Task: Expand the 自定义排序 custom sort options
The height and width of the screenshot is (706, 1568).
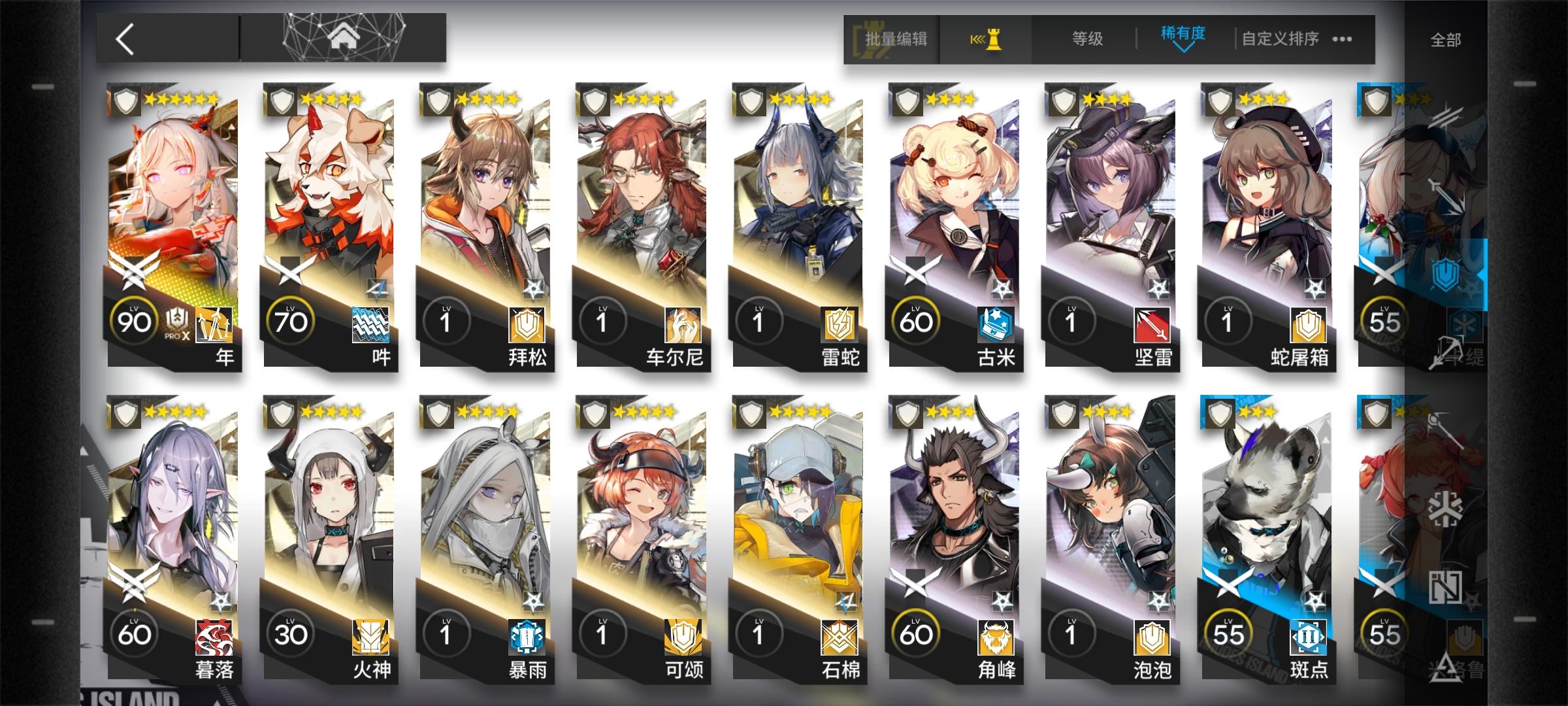Action: click(x=1281, y=39)
